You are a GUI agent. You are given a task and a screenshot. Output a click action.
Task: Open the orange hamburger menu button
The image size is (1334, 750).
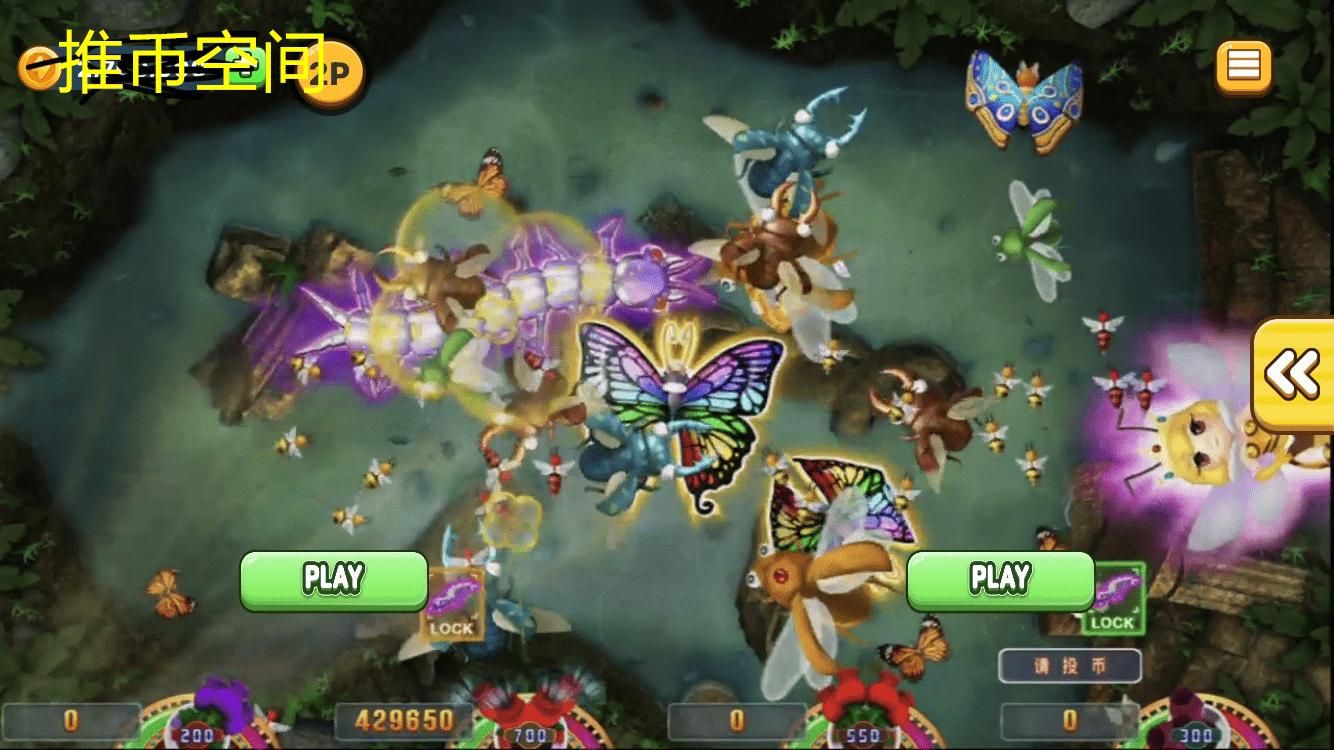click(1243, 66)
